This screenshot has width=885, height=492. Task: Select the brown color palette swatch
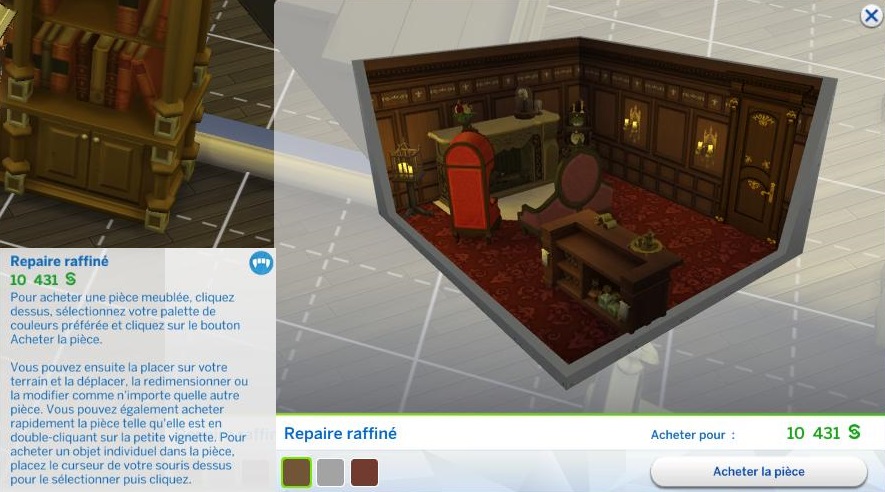tap(297, 472)
